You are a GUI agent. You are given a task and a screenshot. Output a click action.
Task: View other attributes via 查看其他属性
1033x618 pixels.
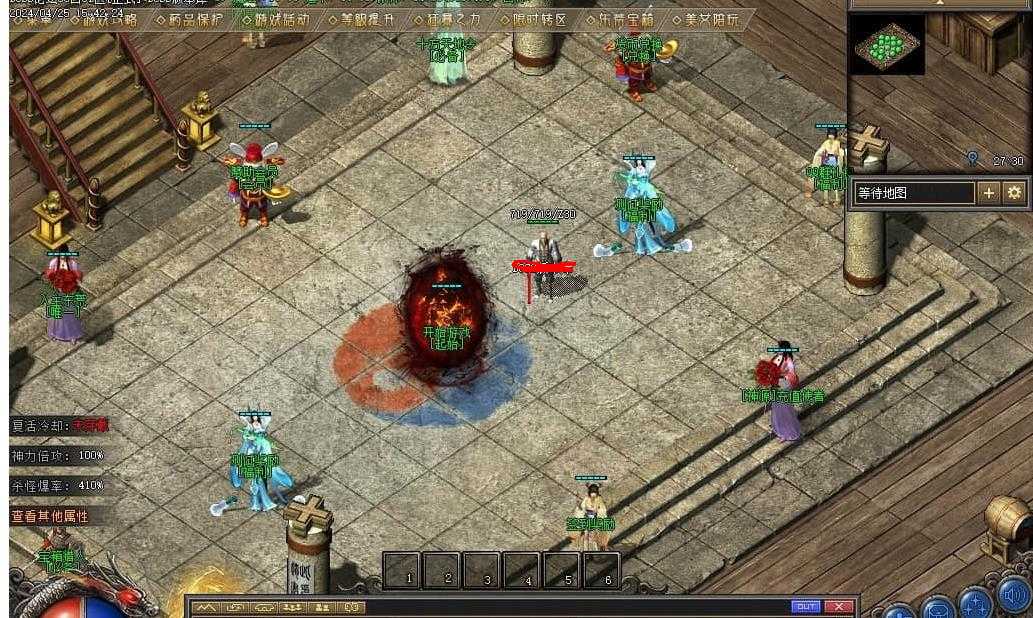(50, 517)
